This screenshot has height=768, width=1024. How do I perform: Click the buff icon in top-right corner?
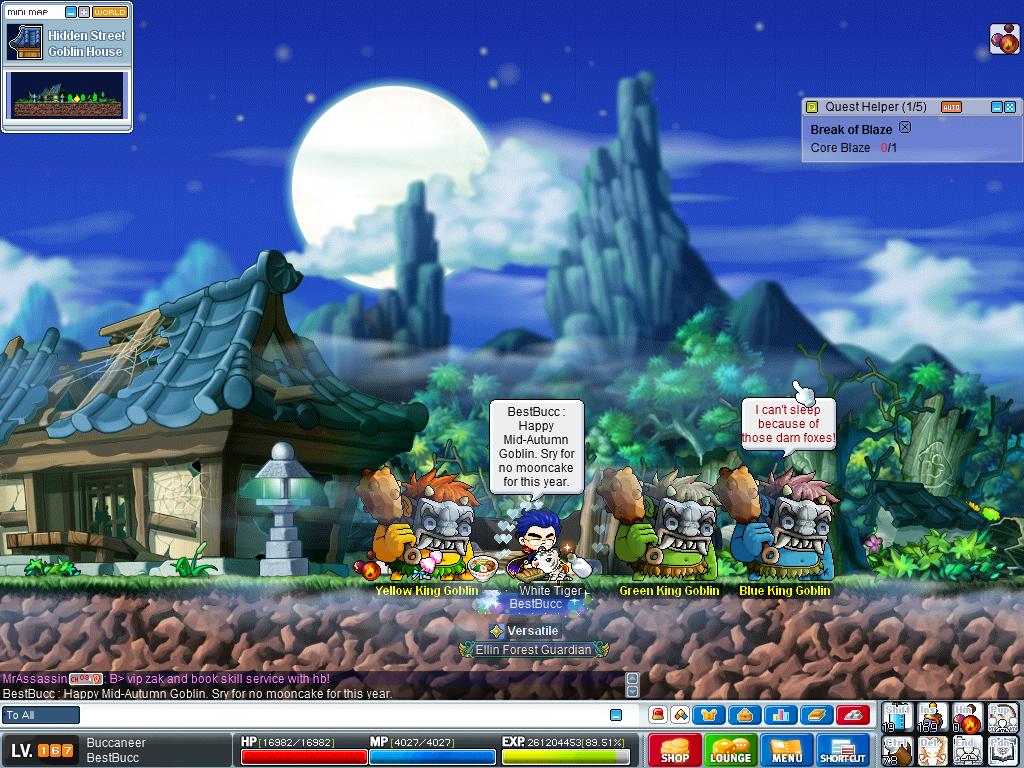click(x=1003, y=38)
